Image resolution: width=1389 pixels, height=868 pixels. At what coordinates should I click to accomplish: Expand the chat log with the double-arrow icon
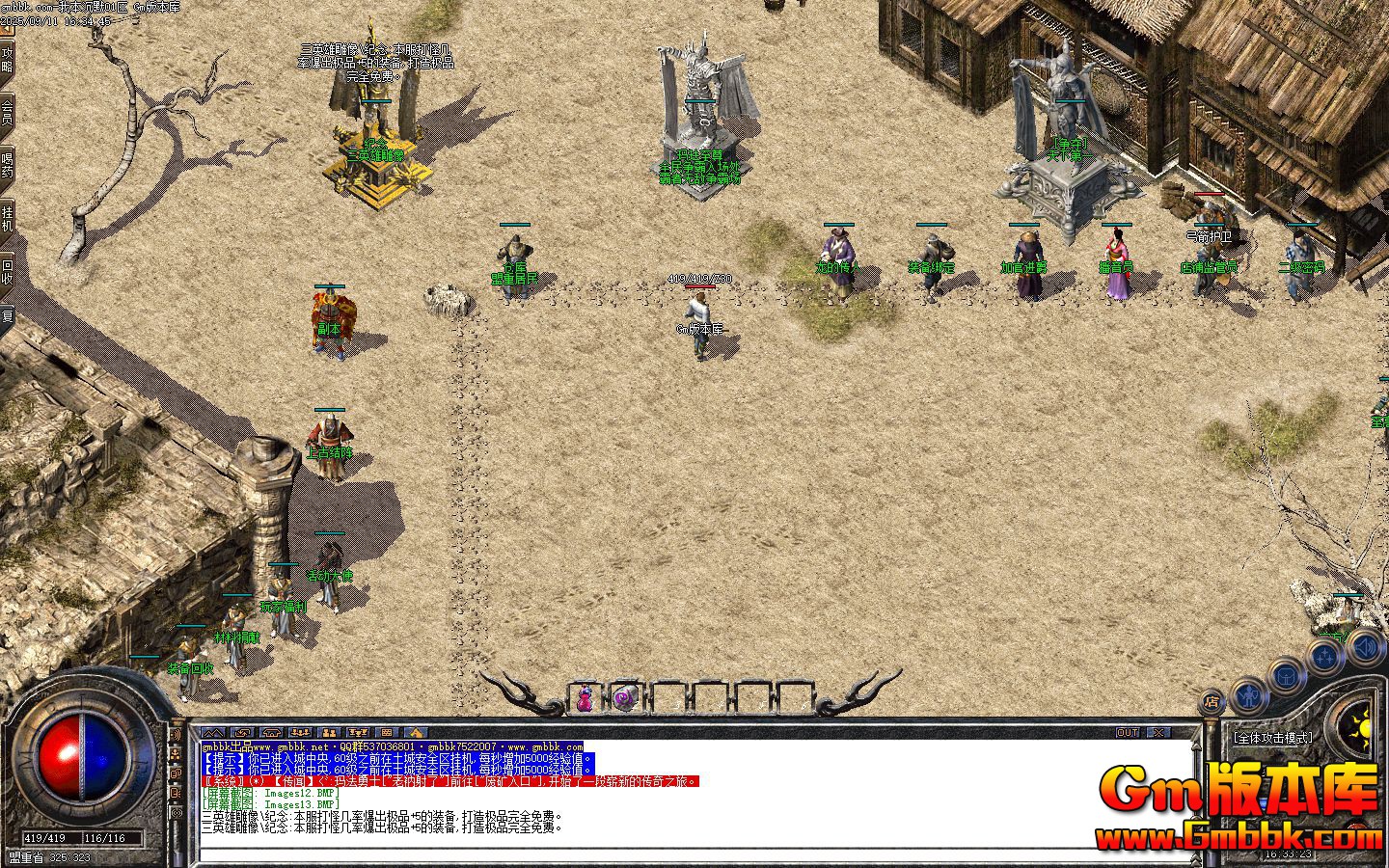(212, 733)
